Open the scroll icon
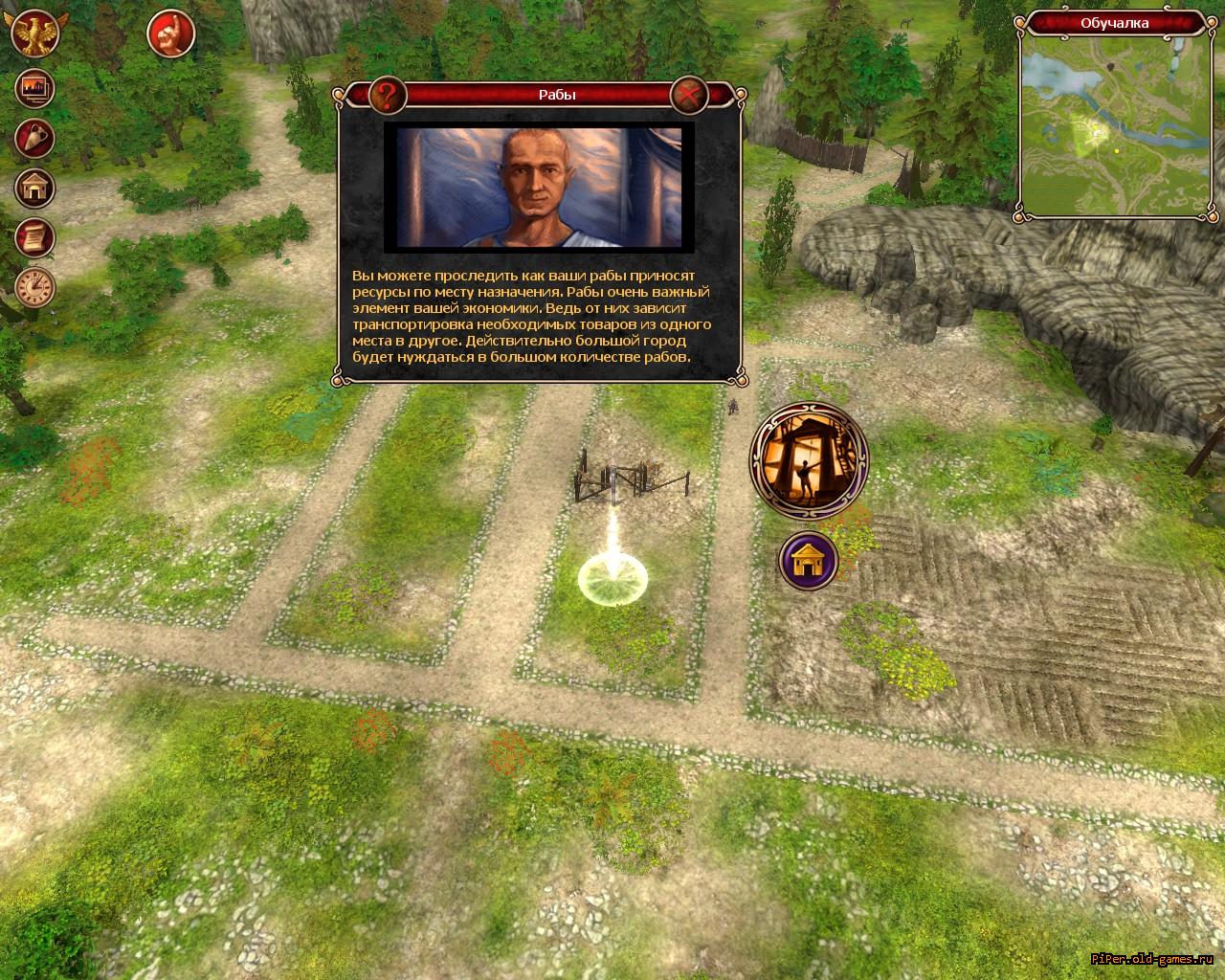Image resolution: width=1225 pixels, height=980 pixels. [35, 236]
